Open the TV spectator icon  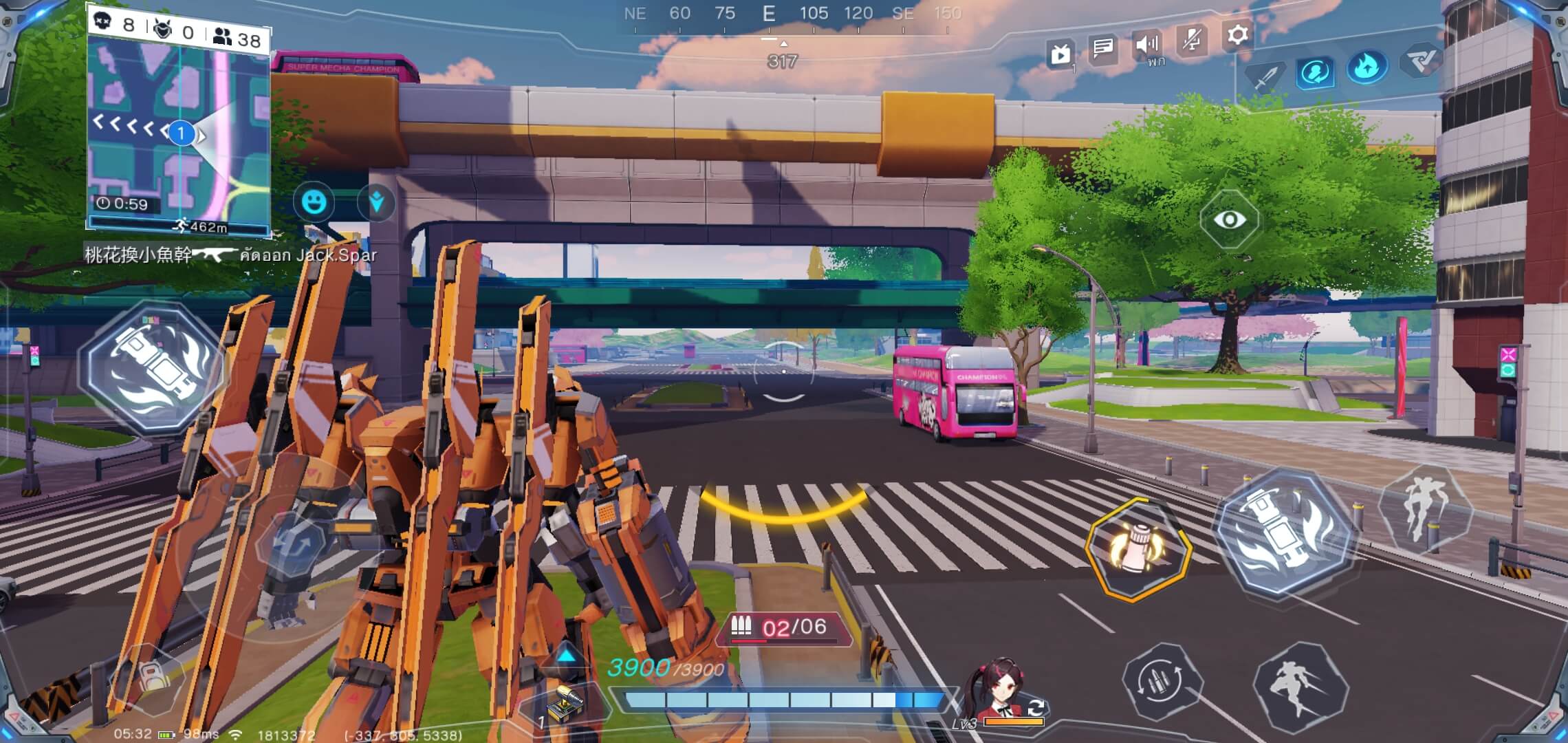pos(1060,53)
